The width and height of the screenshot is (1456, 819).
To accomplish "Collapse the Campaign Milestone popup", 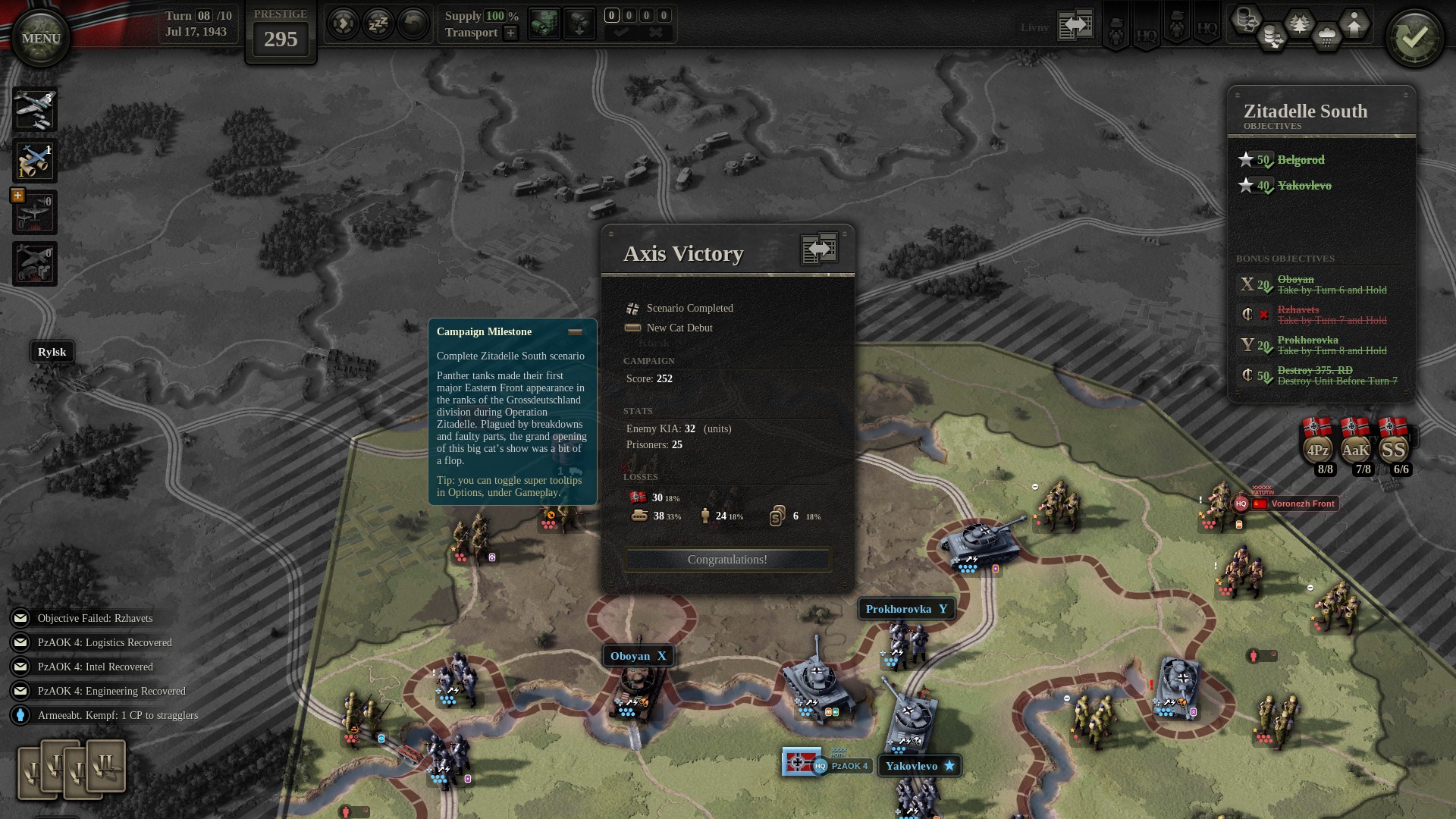I will tap(576, 331).
